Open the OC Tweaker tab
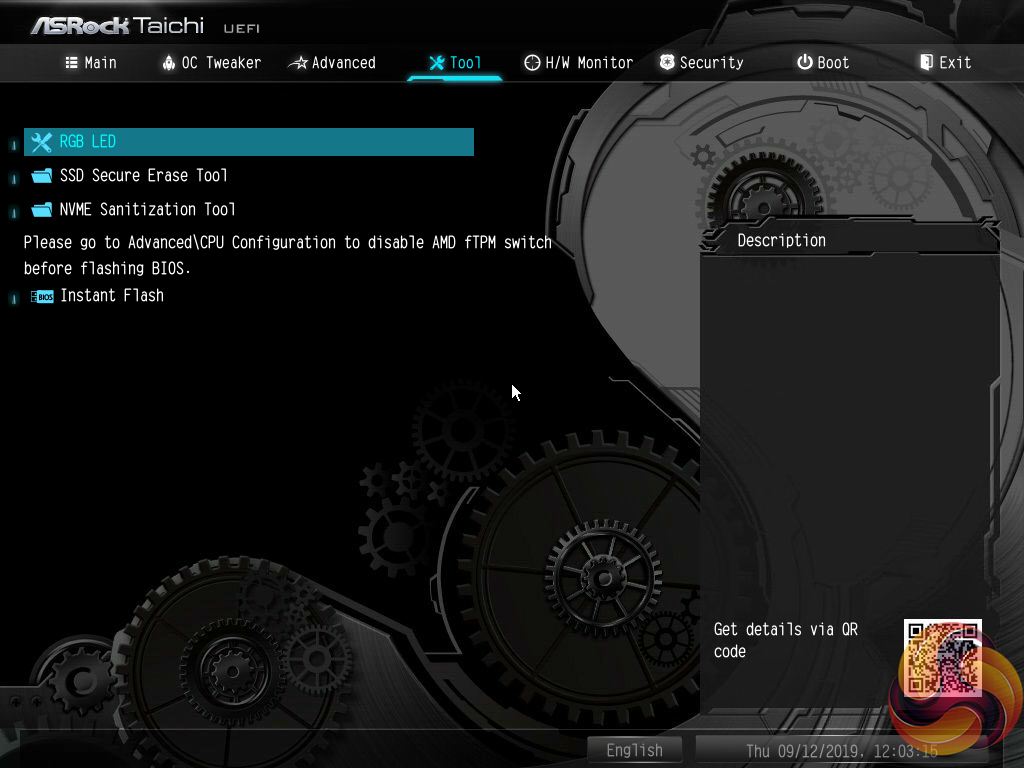 (x=211, y=63)
